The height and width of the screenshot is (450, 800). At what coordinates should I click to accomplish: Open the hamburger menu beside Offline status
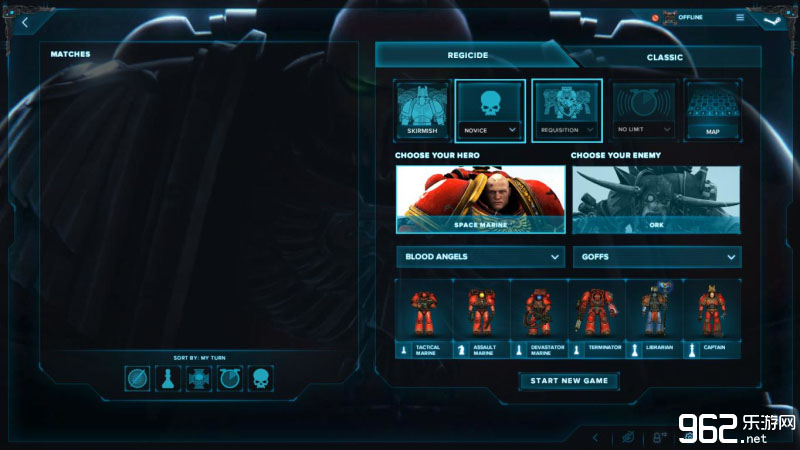pyautogui.click(x=740, y=17)
